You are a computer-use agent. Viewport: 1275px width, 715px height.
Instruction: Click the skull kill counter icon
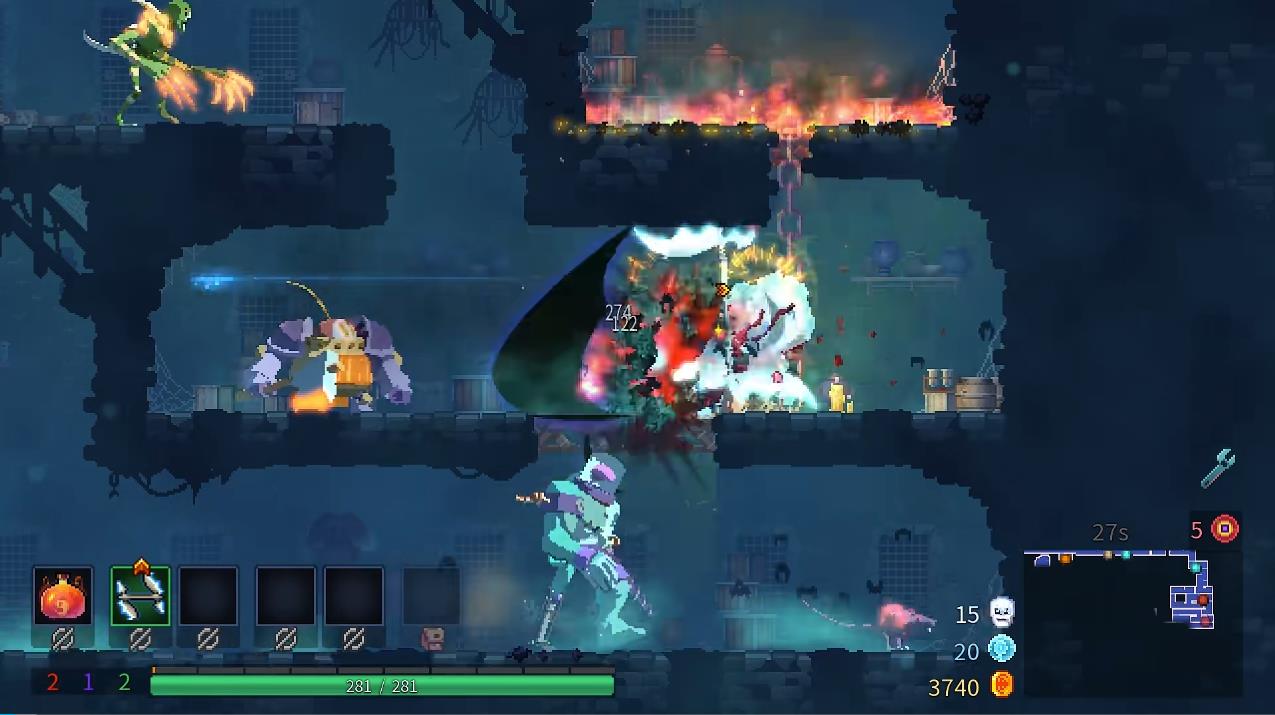pos(1001,613)
